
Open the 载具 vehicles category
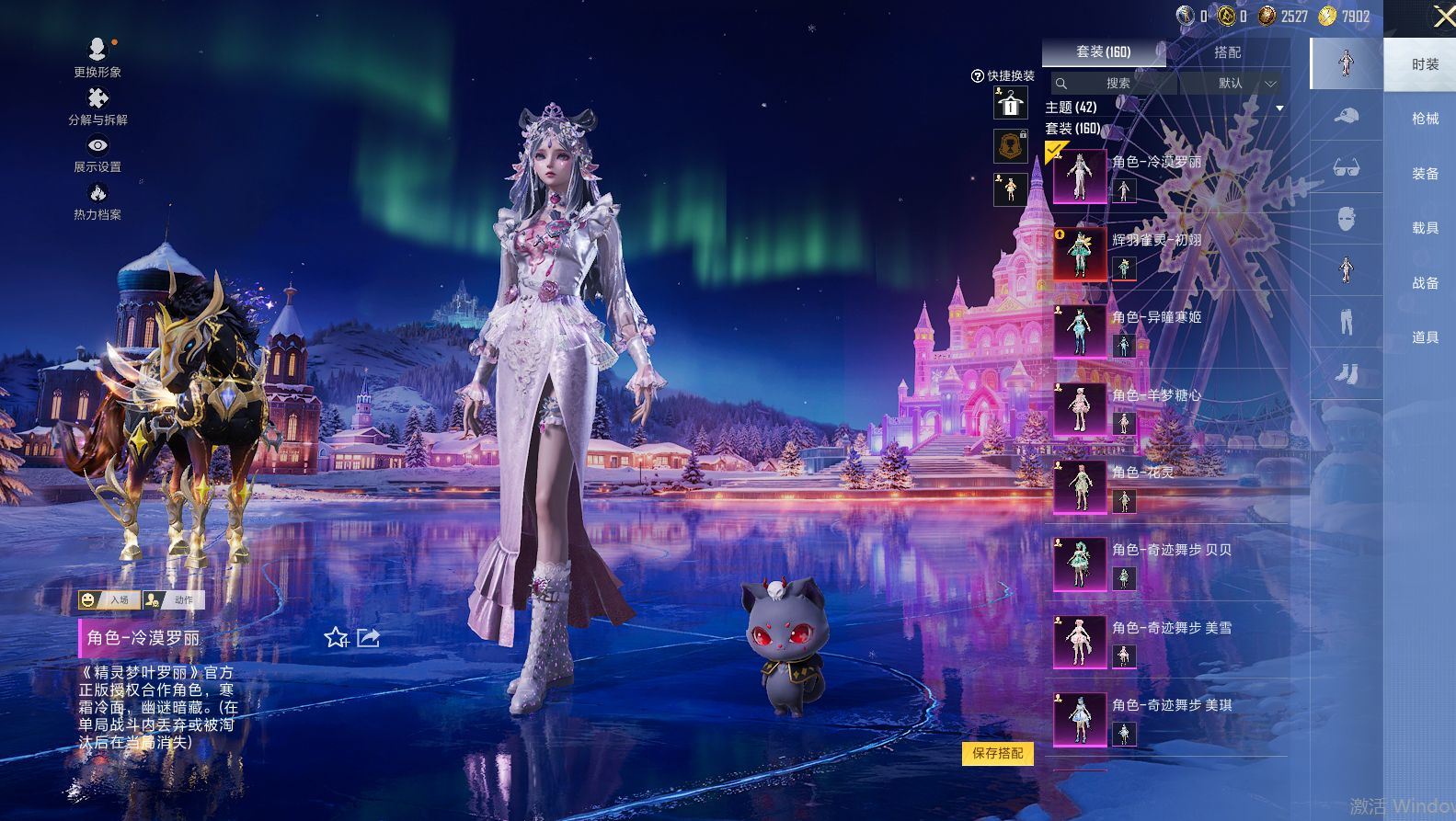point(1425,228)
